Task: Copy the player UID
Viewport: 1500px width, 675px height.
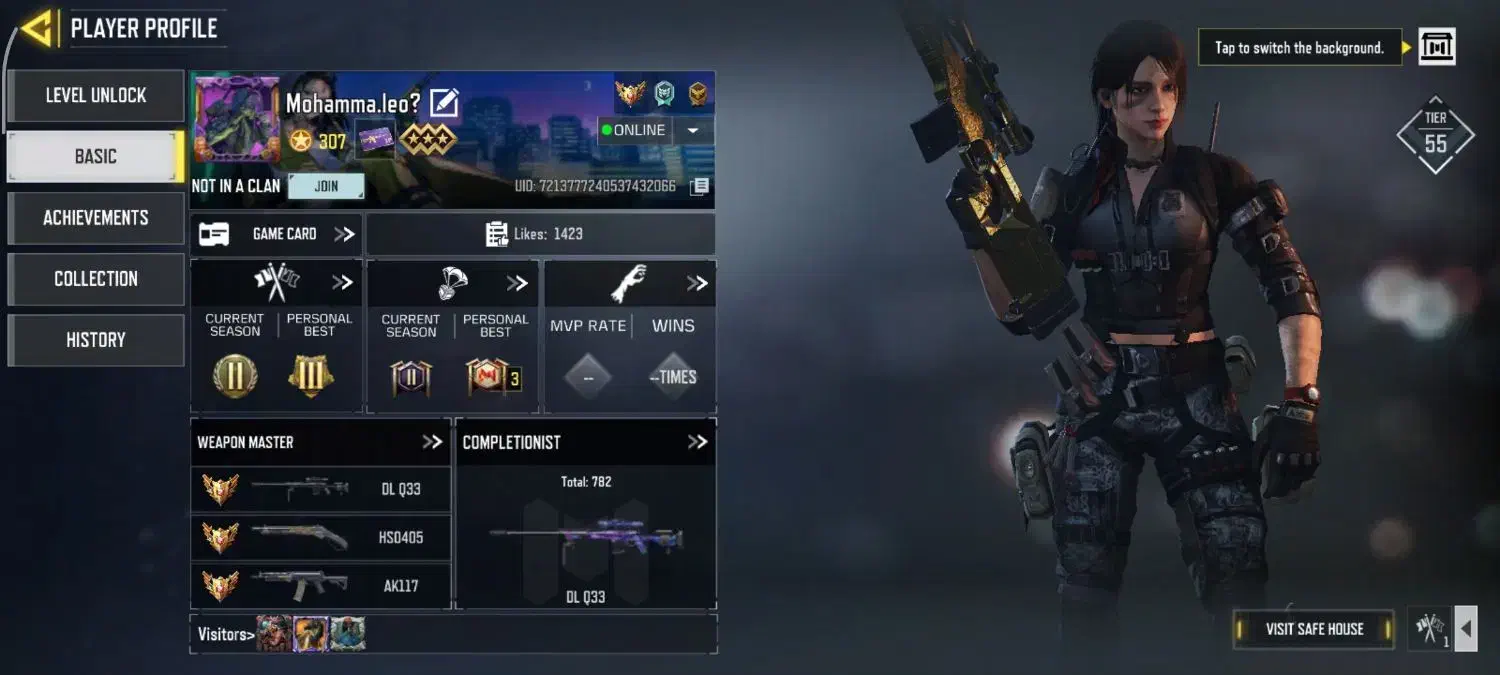Action: coord(701,186)
